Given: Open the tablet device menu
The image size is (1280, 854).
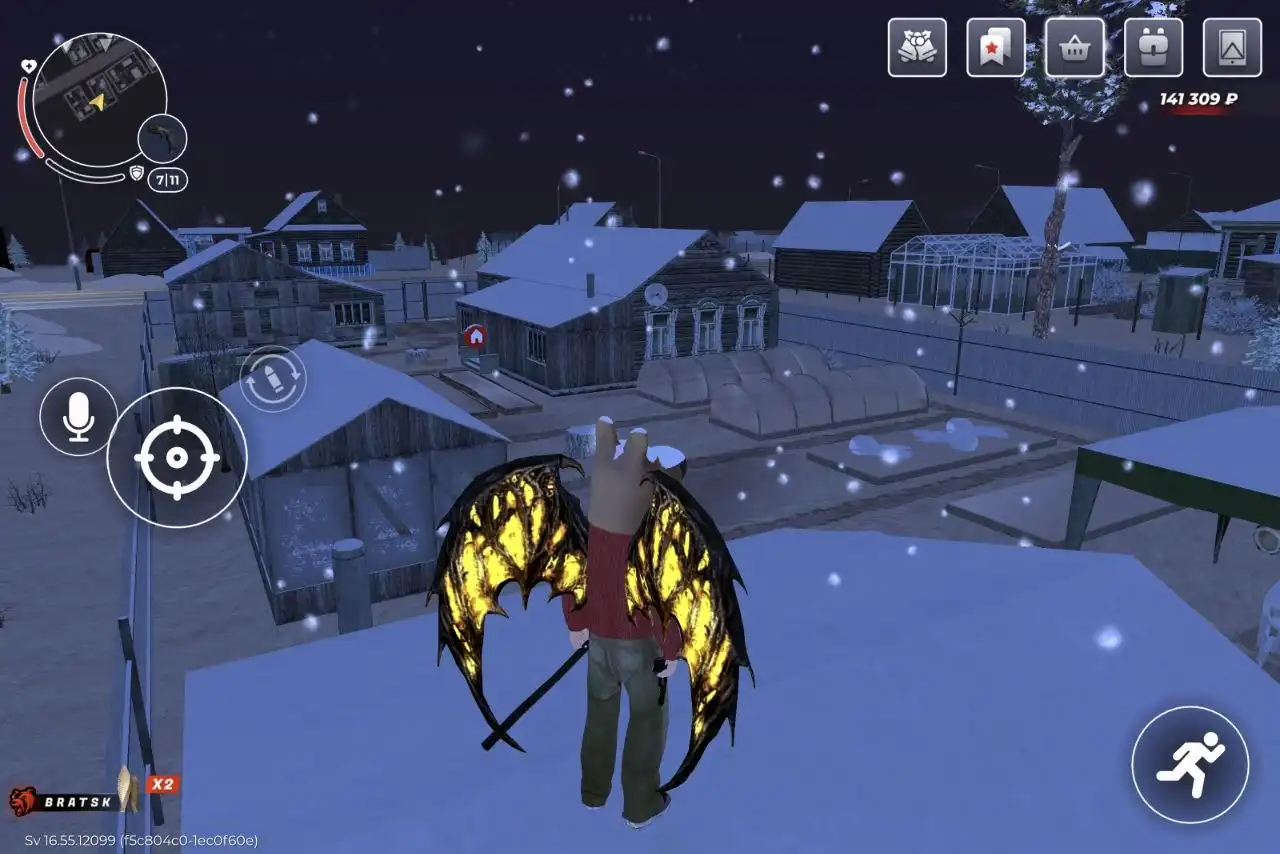Looking at the screenshot, I should tap(1232, 47).
